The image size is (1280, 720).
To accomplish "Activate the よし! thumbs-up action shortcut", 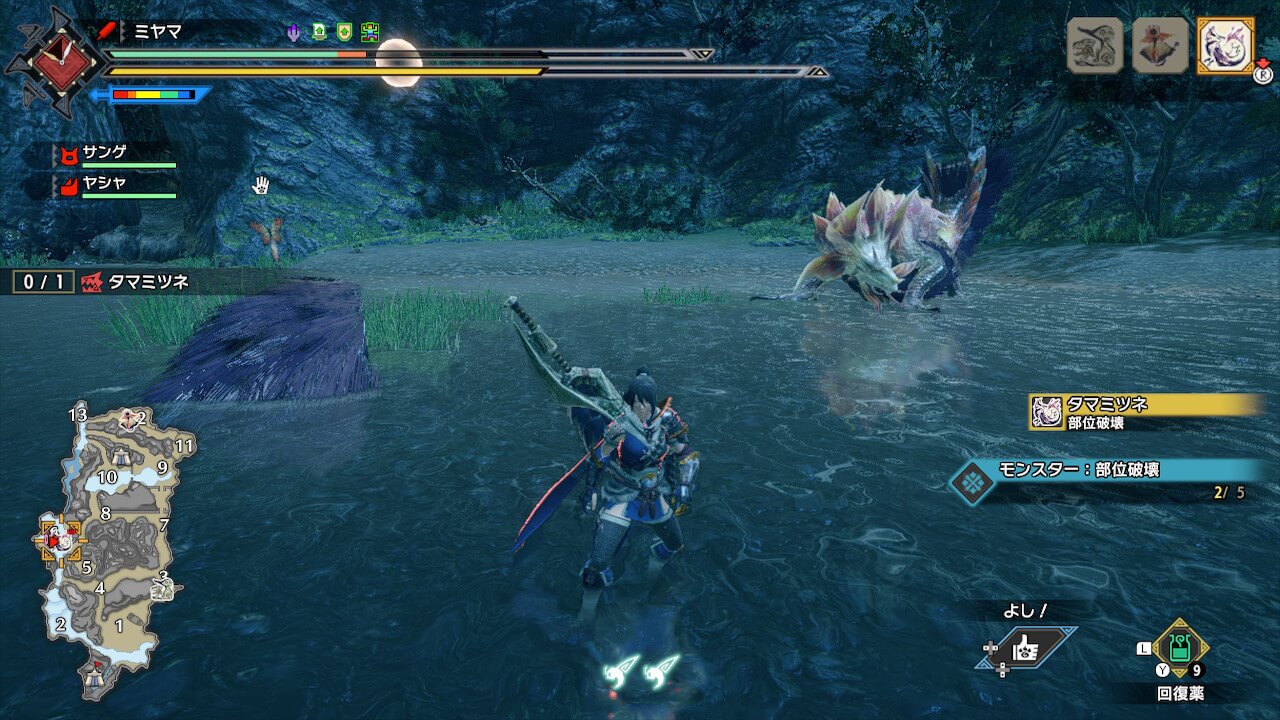I will coord(1027,649).
